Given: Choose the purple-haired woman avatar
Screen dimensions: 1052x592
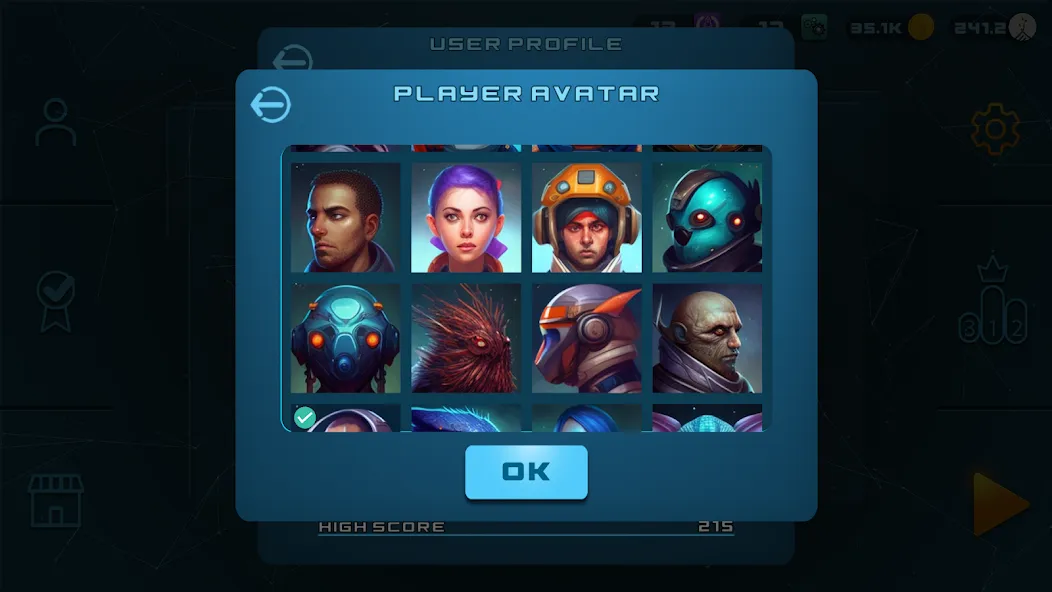Looking at the screenshot, I should pos(466,218).
